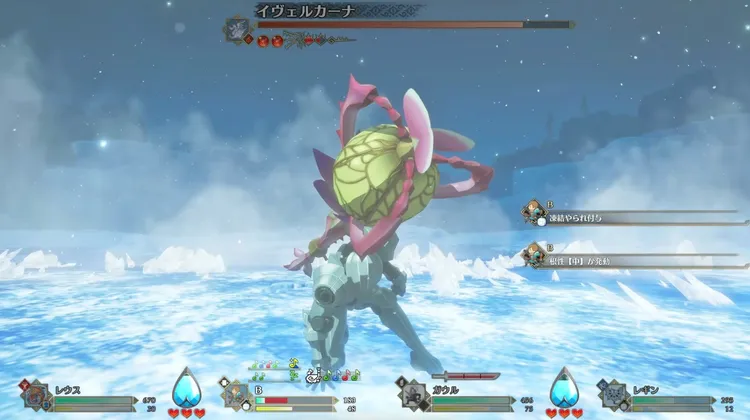The image size is (750, 420).
Task: Click the blue kinship gauge beside レウス
Action: pos(186,388)
